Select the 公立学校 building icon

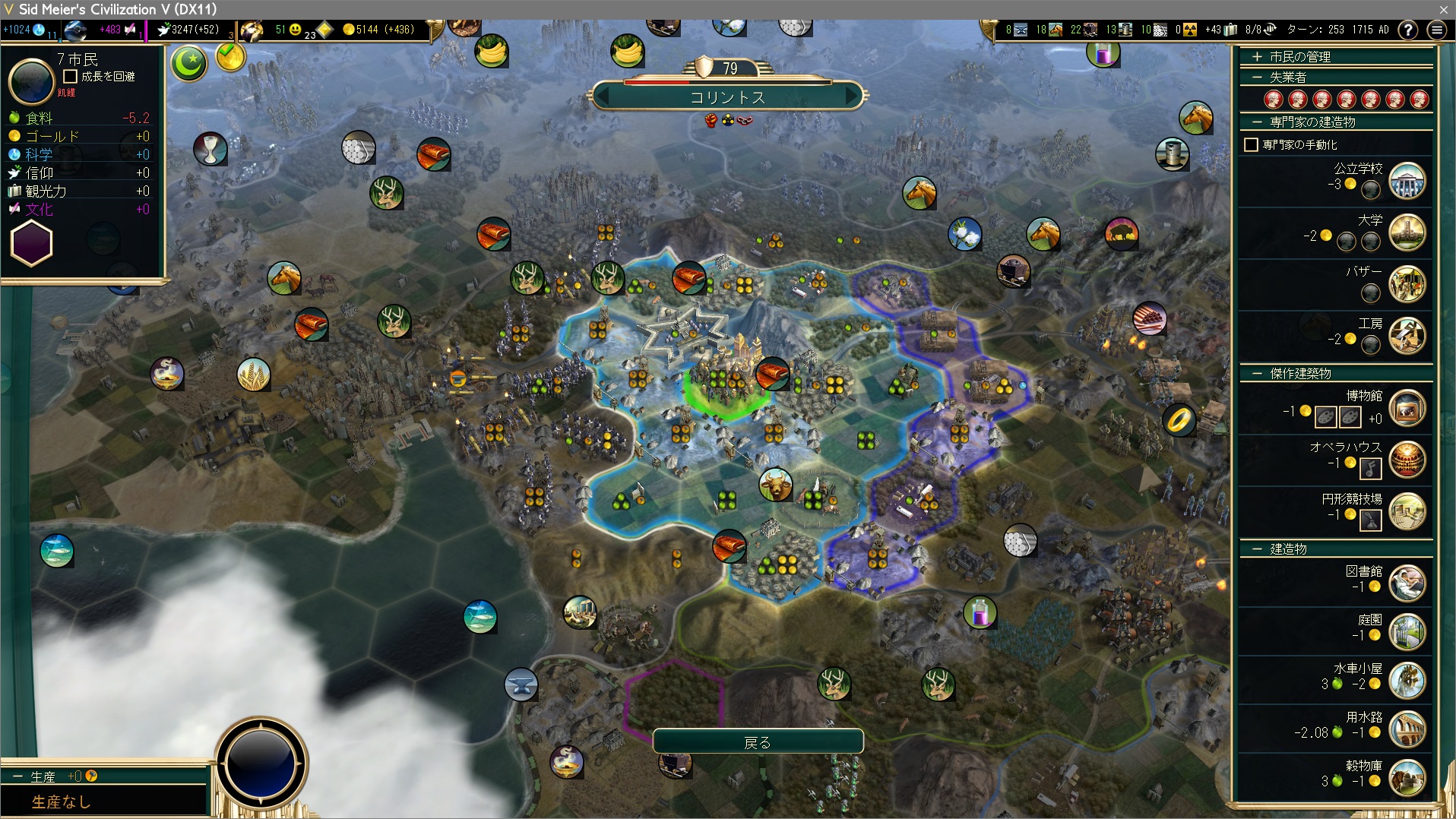coord(1407,182)
